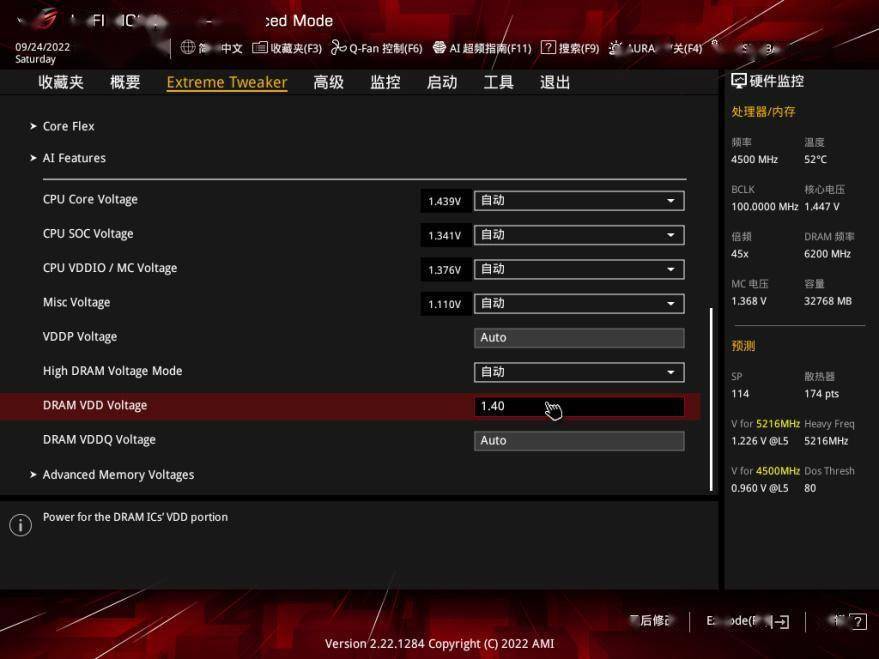Viewport: 879px width, 659px height.
Task: Expand the Core Flex submenu
Action: tap(69, 127)
